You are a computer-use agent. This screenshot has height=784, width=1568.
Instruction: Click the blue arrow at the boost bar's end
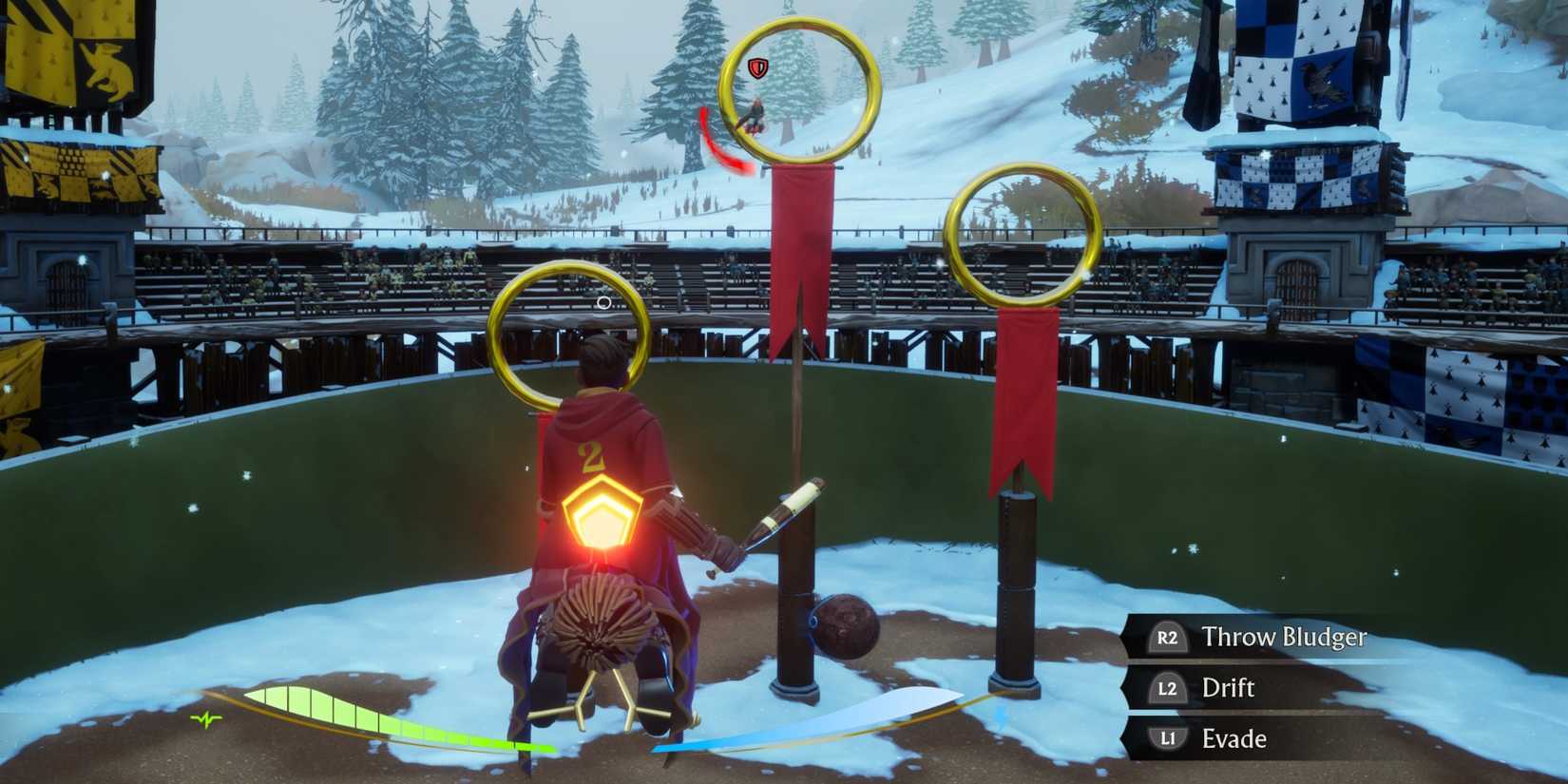pyautogui.click(x=999, y=717)
